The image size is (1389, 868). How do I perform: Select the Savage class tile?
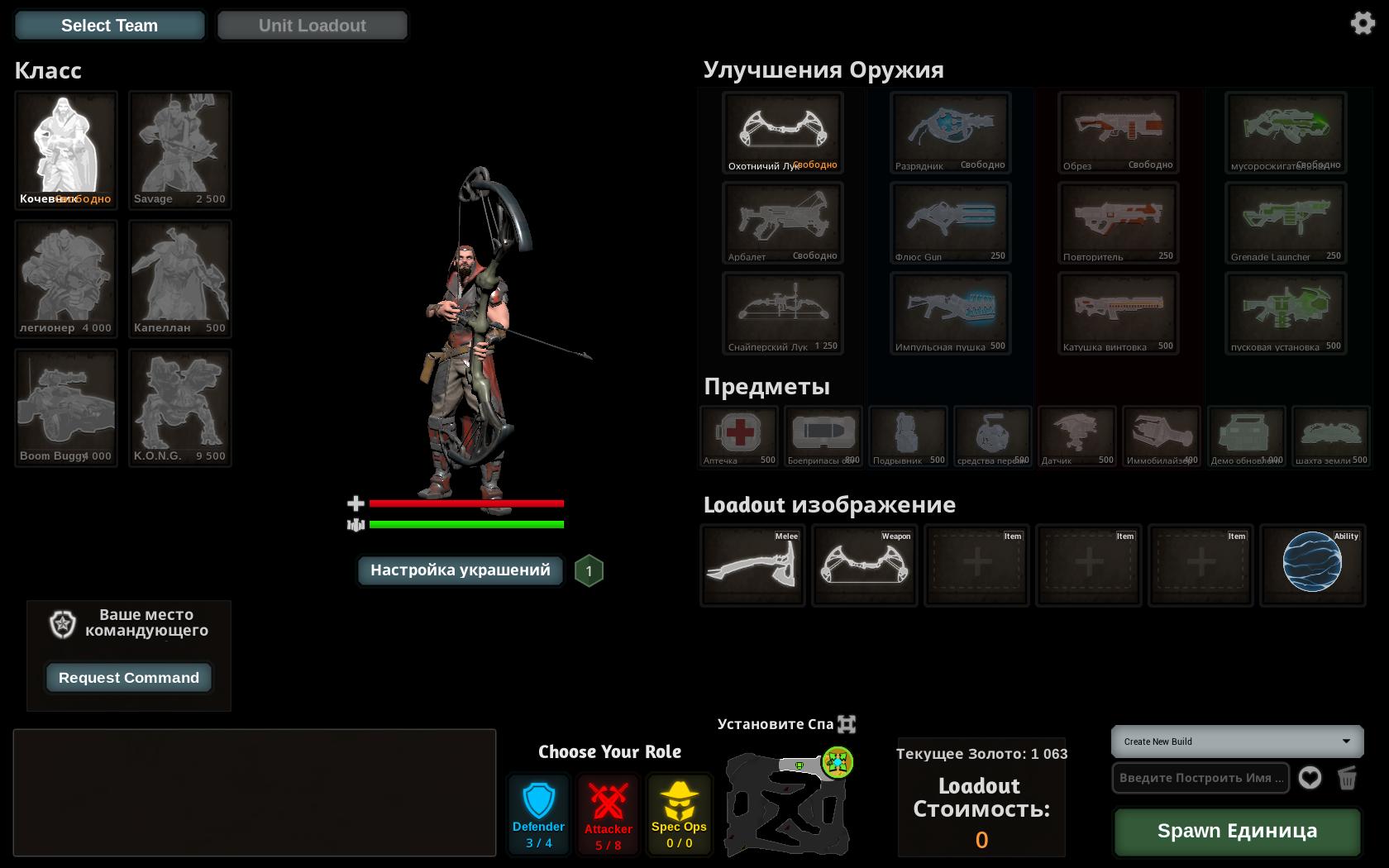(179, 150)
